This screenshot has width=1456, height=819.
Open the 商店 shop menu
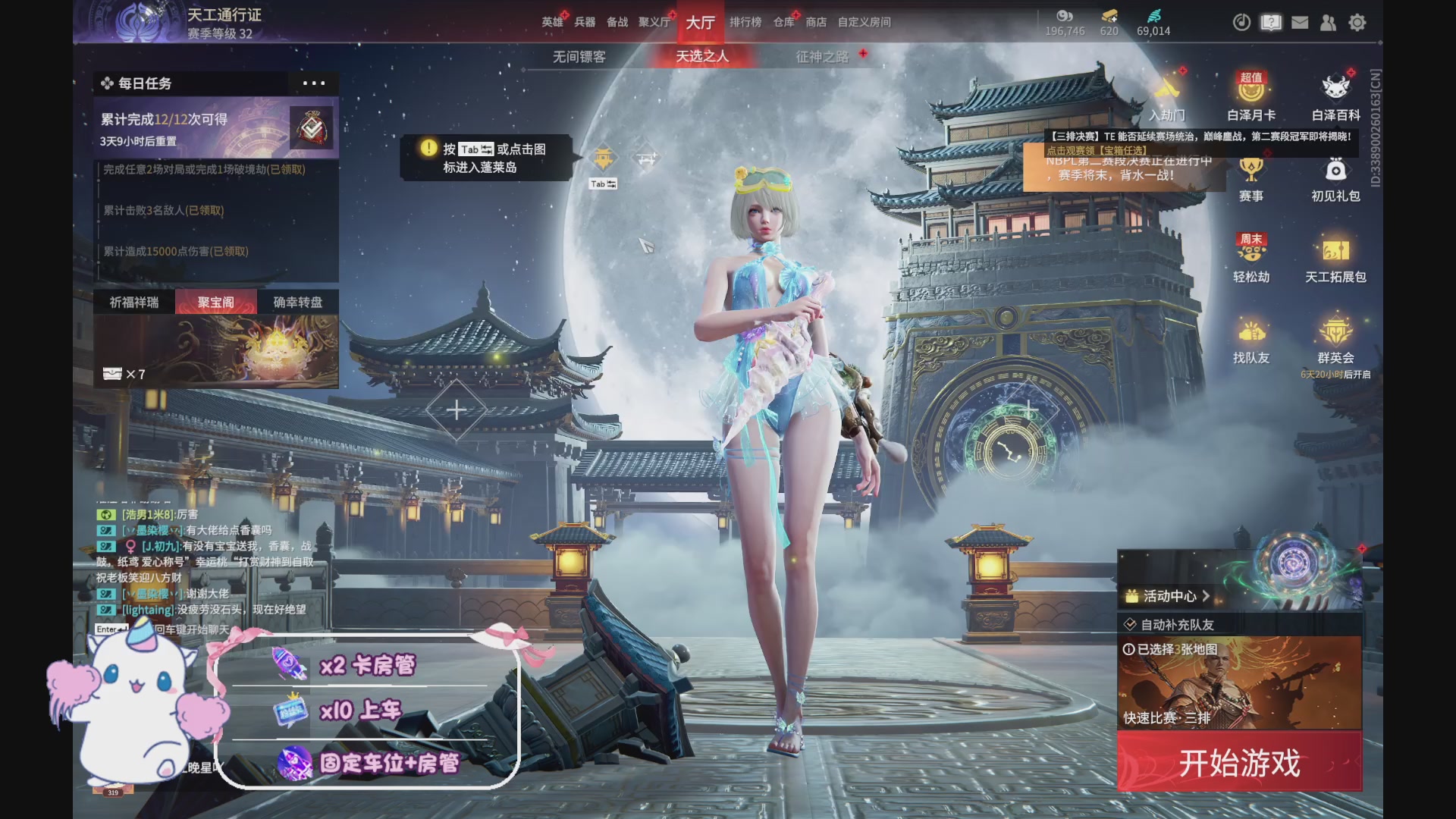click(x=816, y=22)
